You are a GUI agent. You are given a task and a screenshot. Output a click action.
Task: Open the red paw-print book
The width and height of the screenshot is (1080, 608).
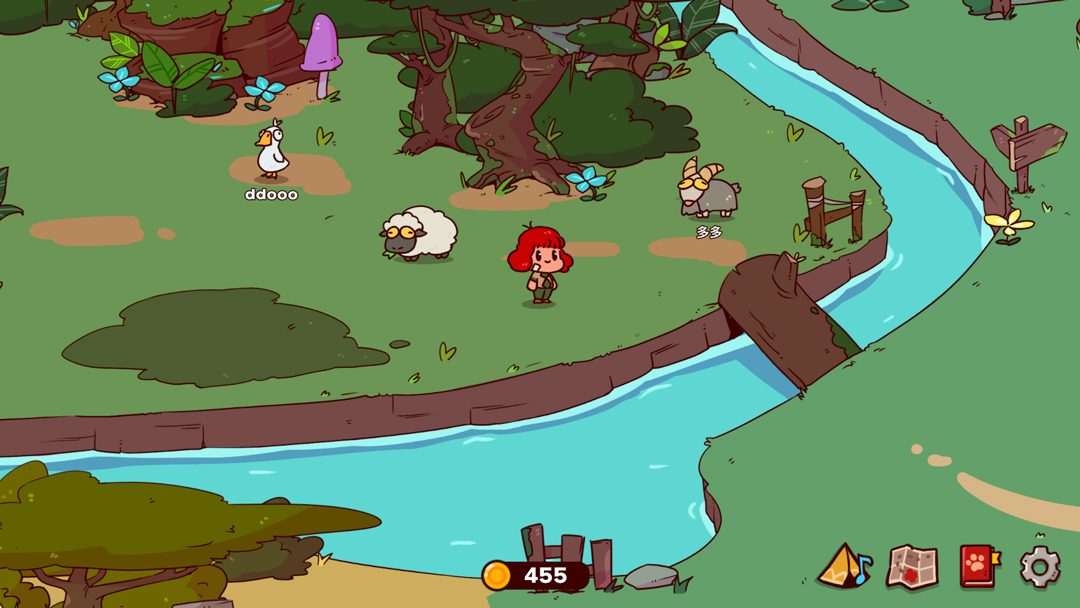pos(979,566)
